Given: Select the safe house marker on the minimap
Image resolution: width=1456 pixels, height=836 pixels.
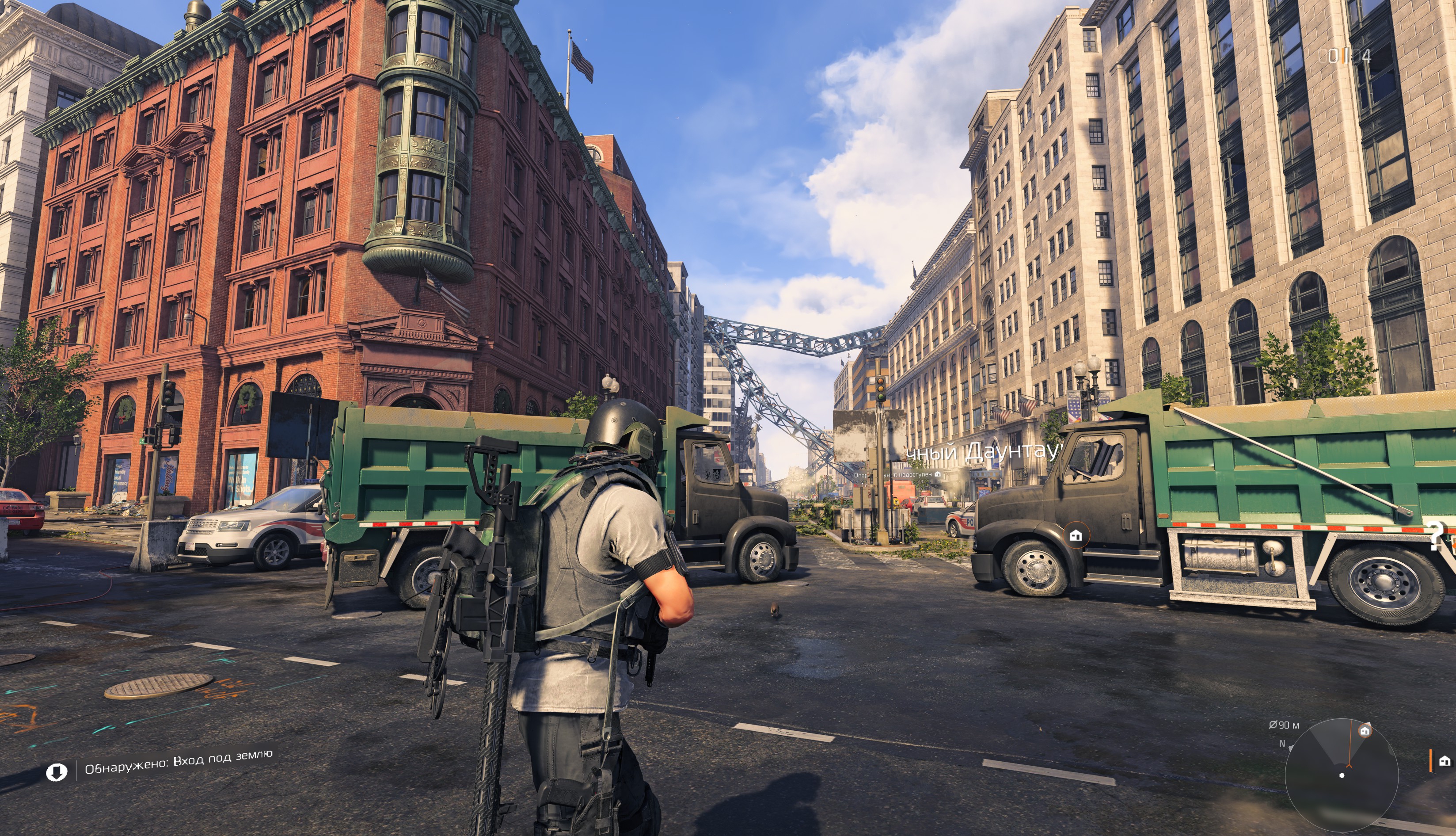Looking at the screenshot, I should (x=1365, y=731).
